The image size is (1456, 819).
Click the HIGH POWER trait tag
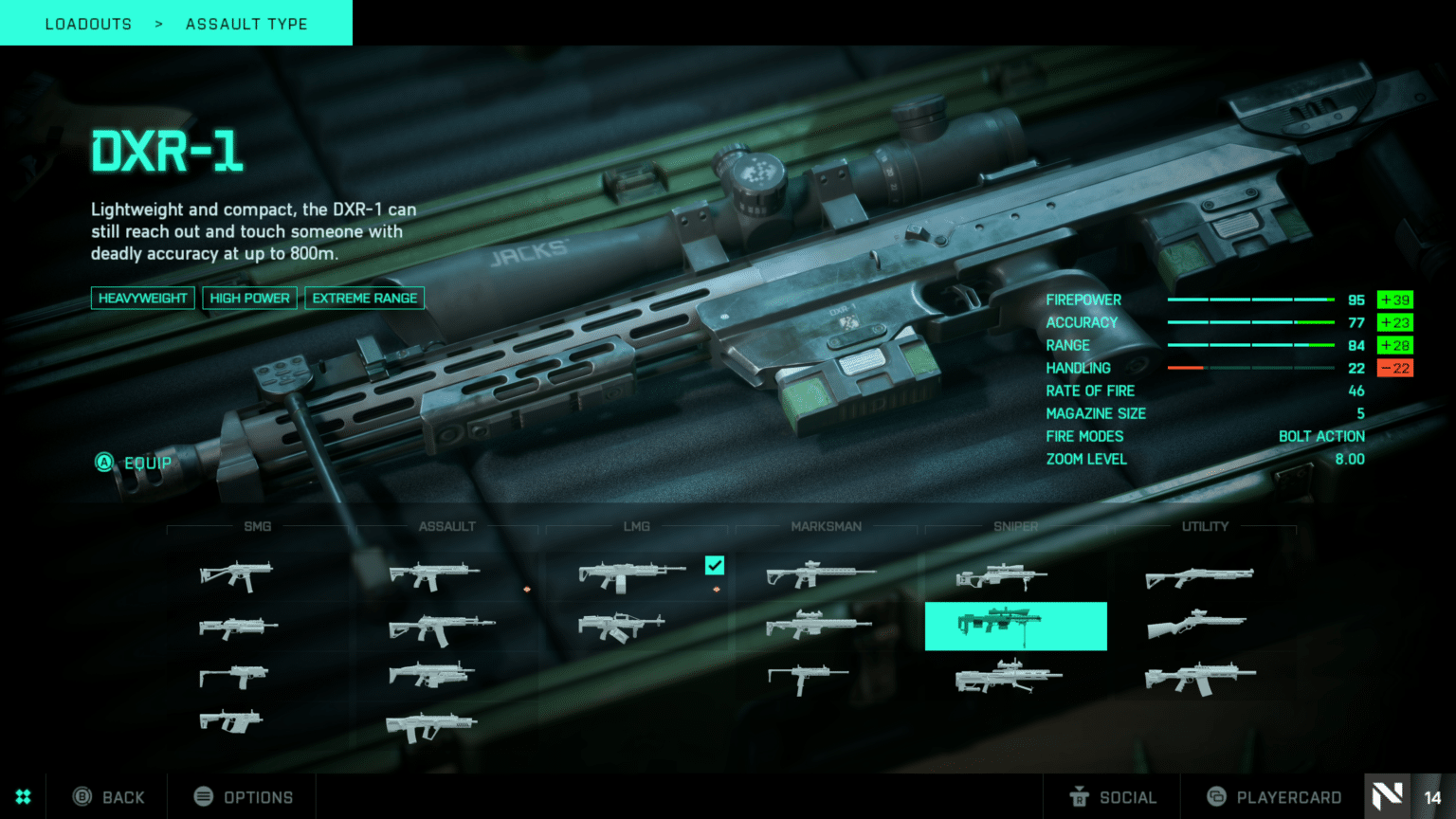[x=249, y=298]
